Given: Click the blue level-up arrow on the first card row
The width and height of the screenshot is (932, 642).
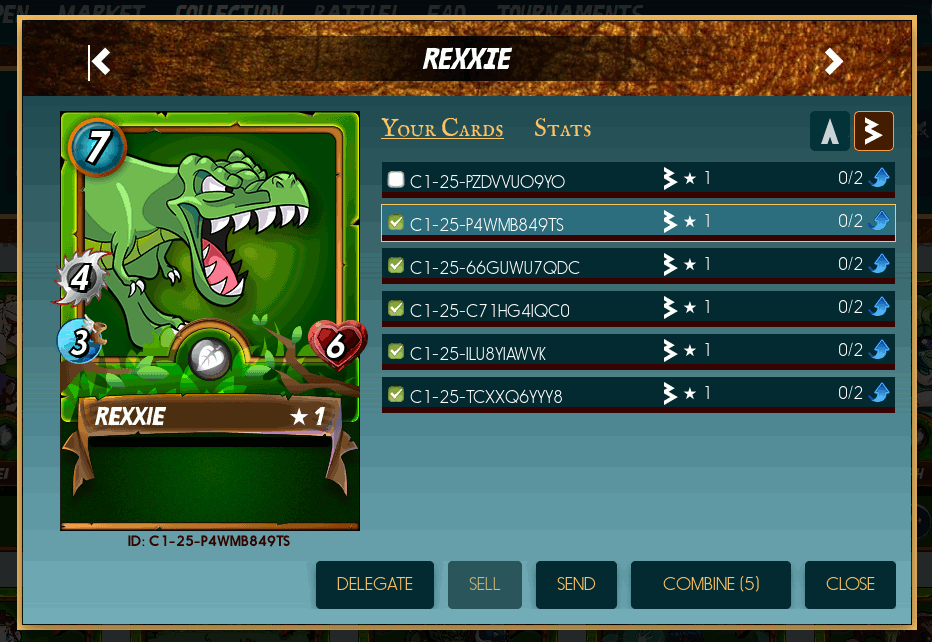Looking at the screenshot, I should tap(880, 178).
